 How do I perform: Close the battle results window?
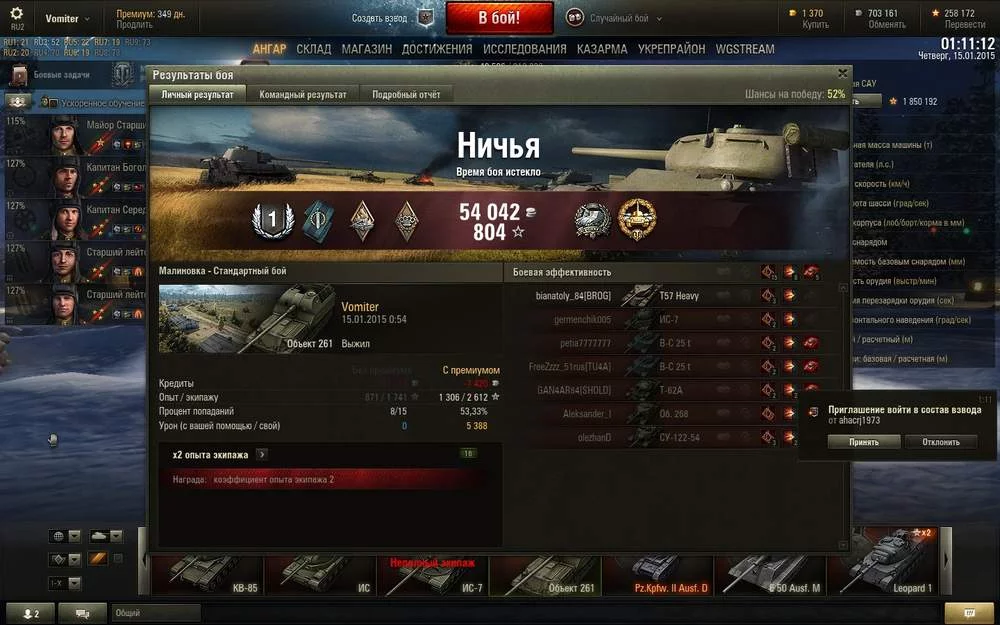click(842, 74)
